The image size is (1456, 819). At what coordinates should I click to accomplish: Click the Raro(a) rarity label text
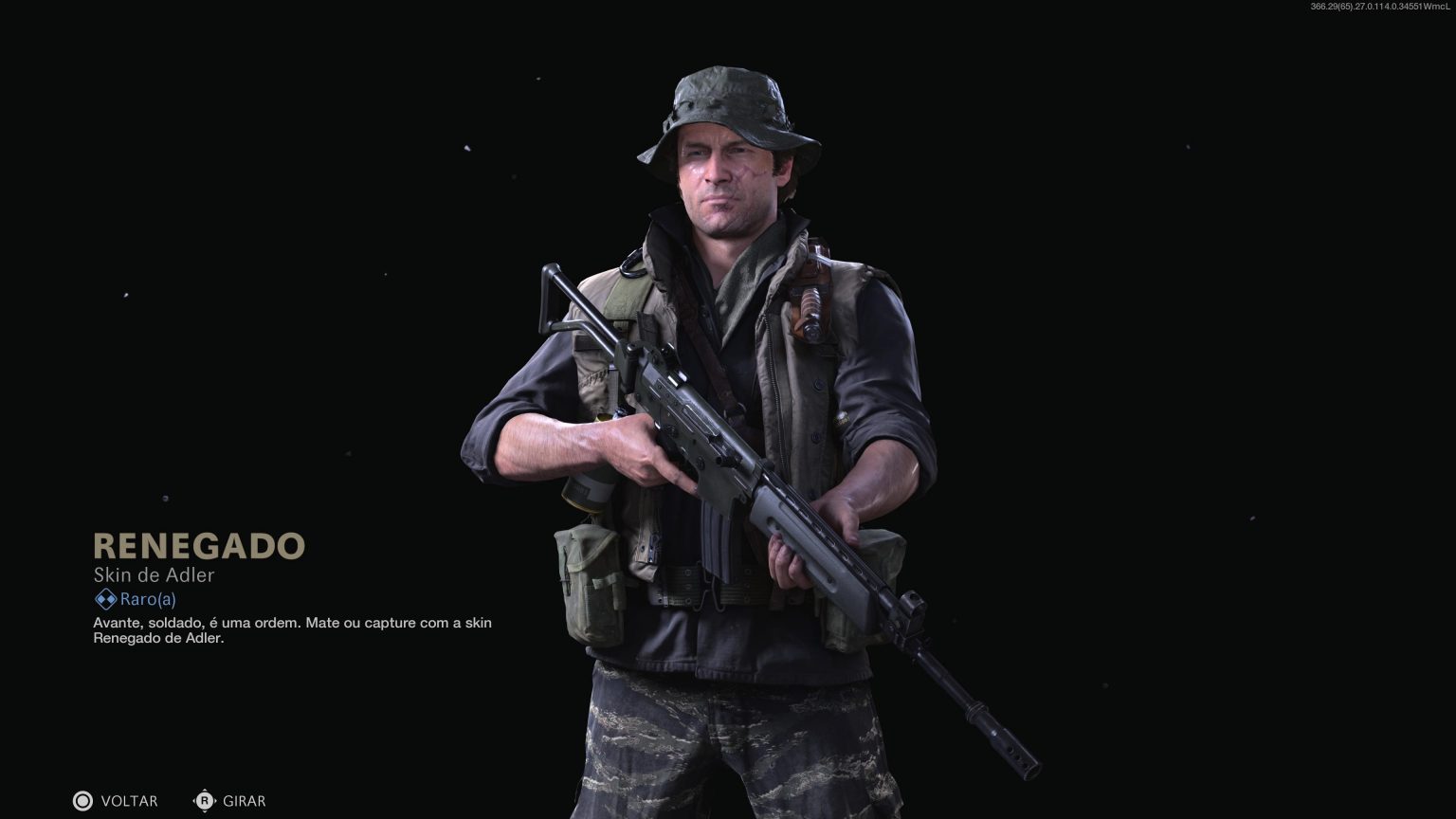point(147,598)
